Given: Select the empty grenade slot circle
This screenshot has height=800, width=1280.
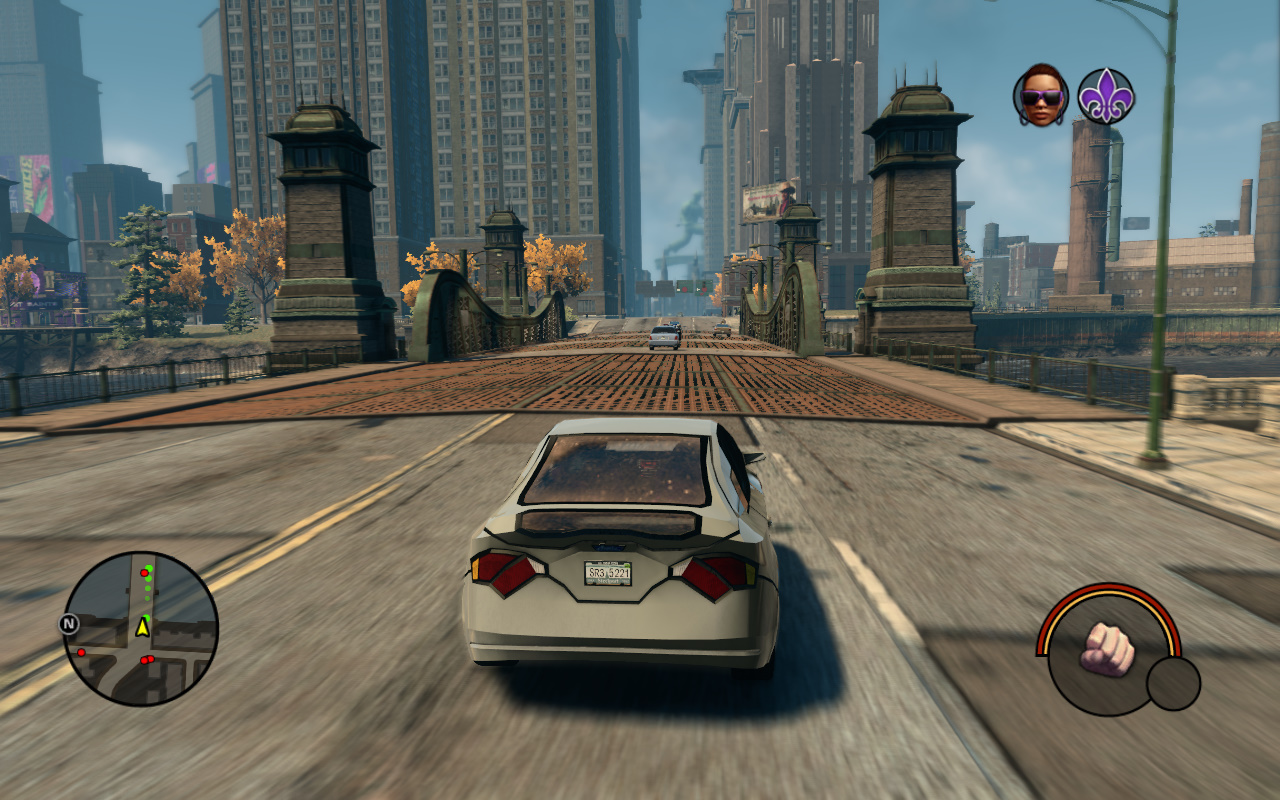Looking at the screenshot, I should 1173,683.
